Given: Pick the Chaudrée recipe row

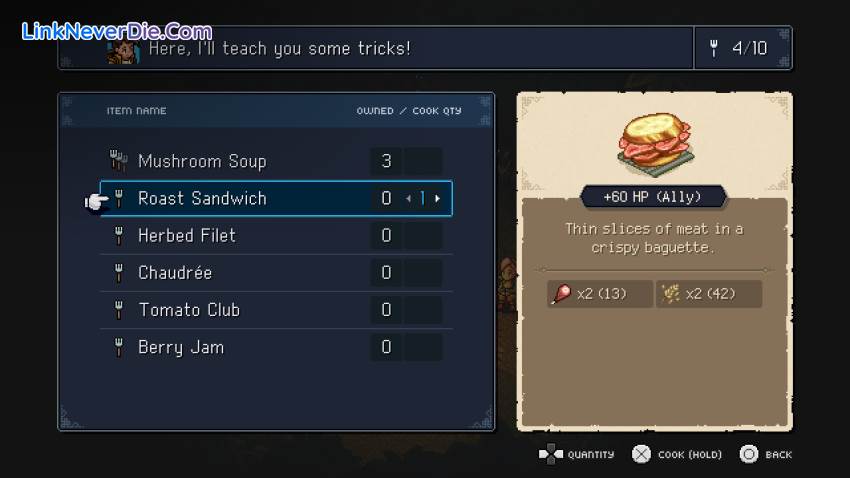Looking at the screenshot, I should (175, 272).
